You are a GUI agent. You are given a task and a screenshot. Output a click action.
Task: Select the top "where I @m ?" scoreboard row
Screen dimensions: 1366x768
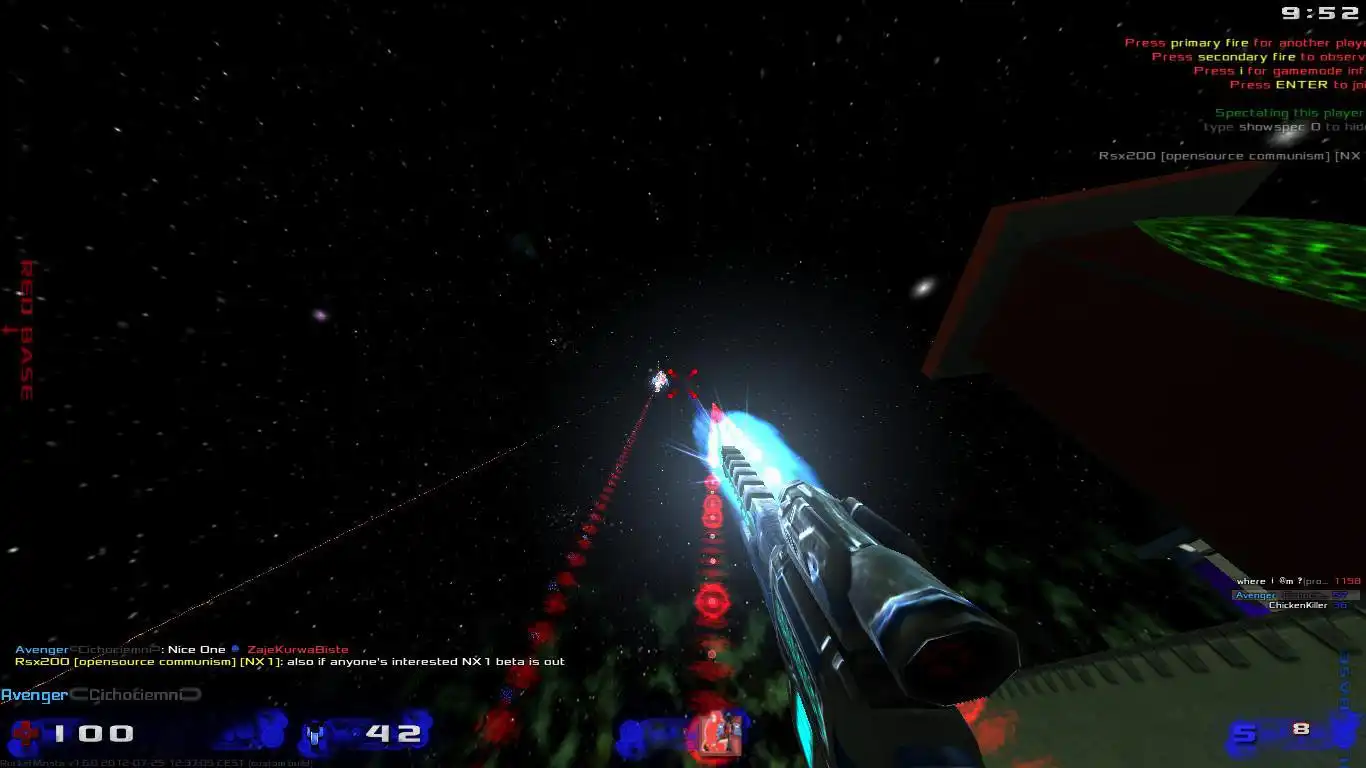[x=1297, y=581]
